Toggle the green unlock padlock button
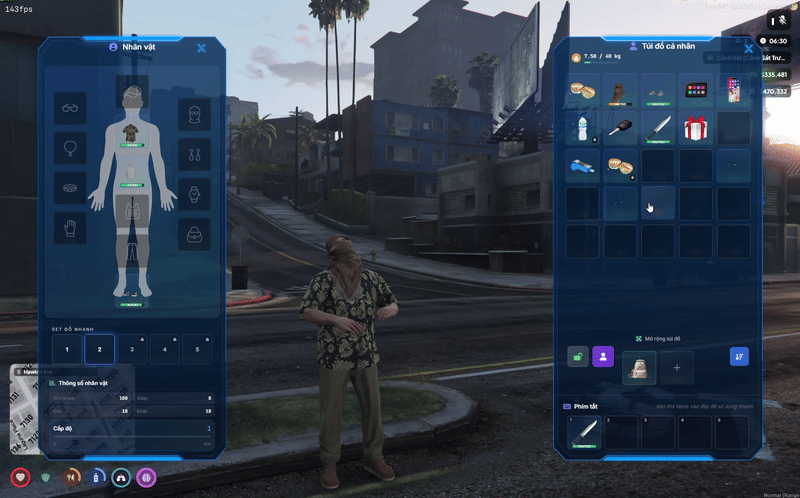The width and height of the screenshot is (800, 498). pyautogui.click(x=578, y=356)
